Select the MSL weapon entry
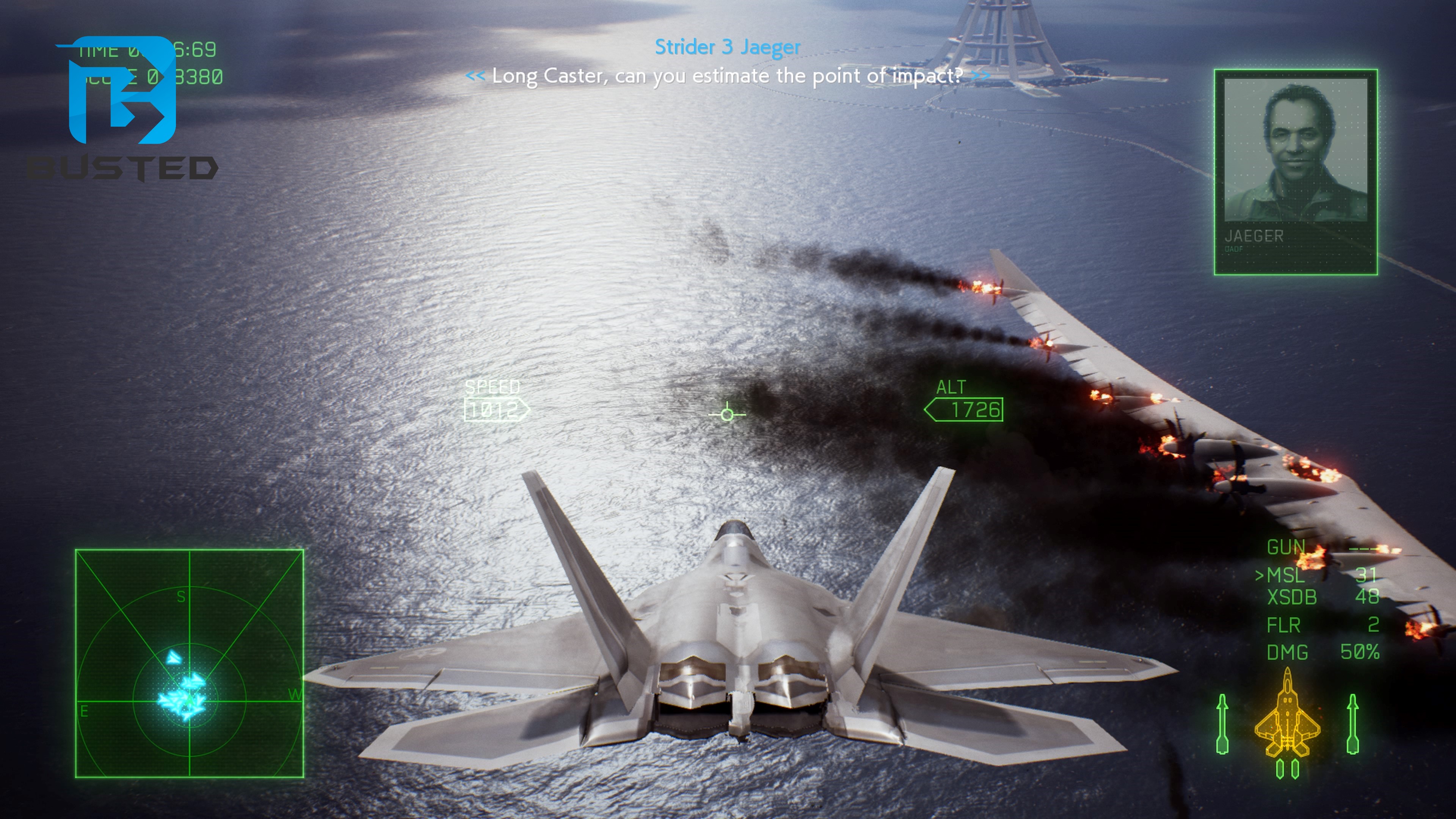This screenshot has height=819, width=1456. (x=1285, y=576)
